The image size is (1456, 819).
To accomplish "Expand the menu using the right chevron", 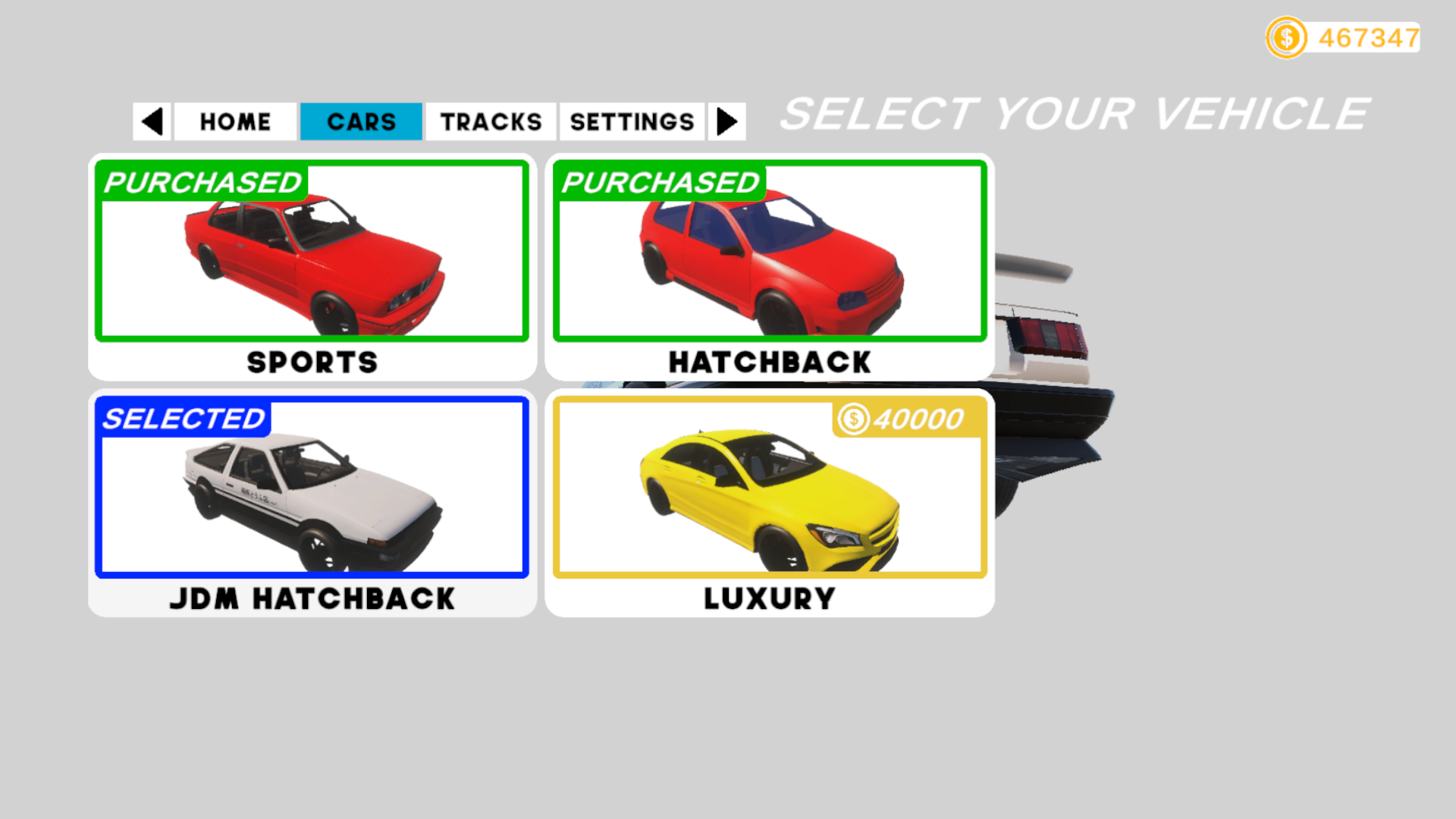I will tap(726, 121).
